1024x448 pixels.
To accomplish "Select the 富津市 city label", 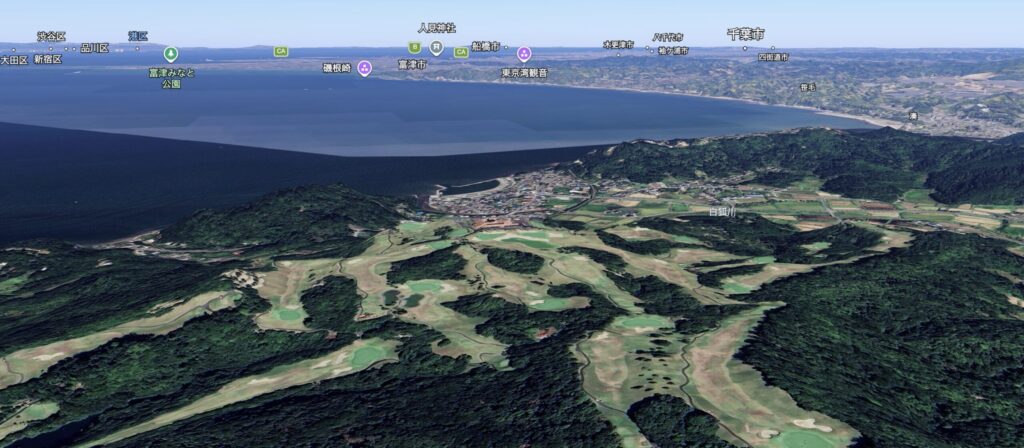I will click(411, 64).
